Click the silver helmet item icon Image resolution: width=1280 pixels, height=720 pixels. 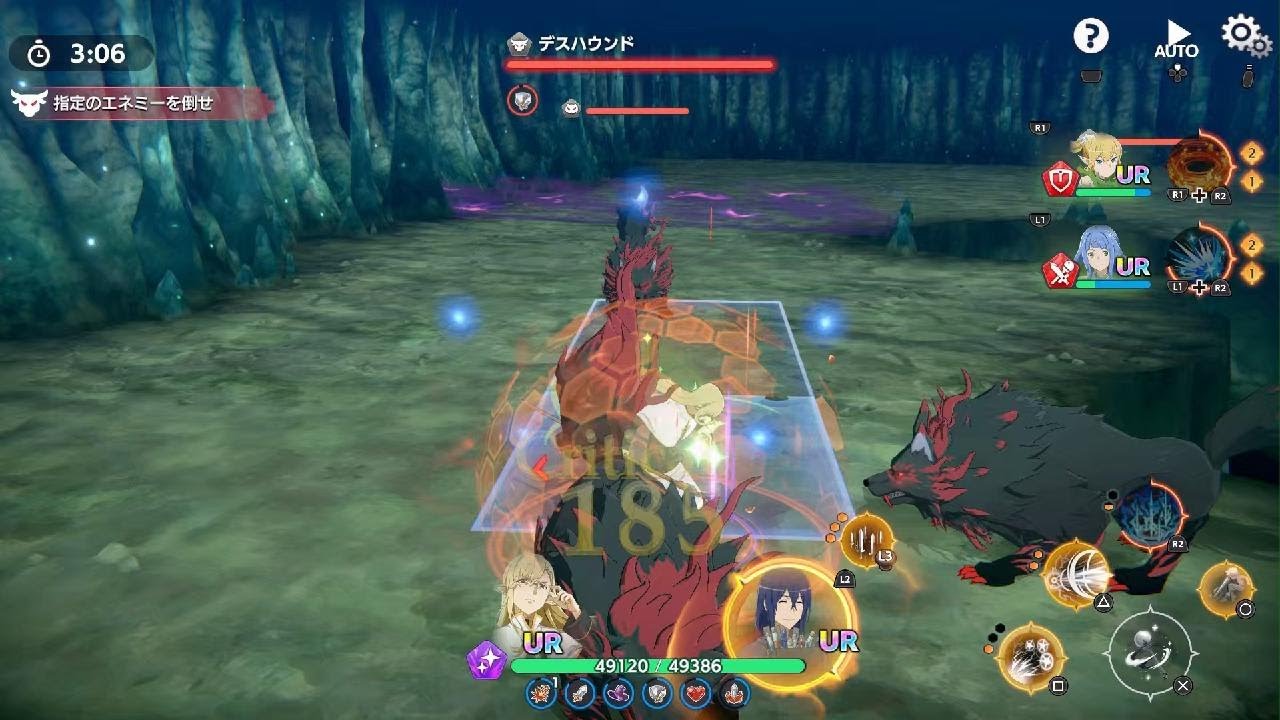tap(656, 692)
